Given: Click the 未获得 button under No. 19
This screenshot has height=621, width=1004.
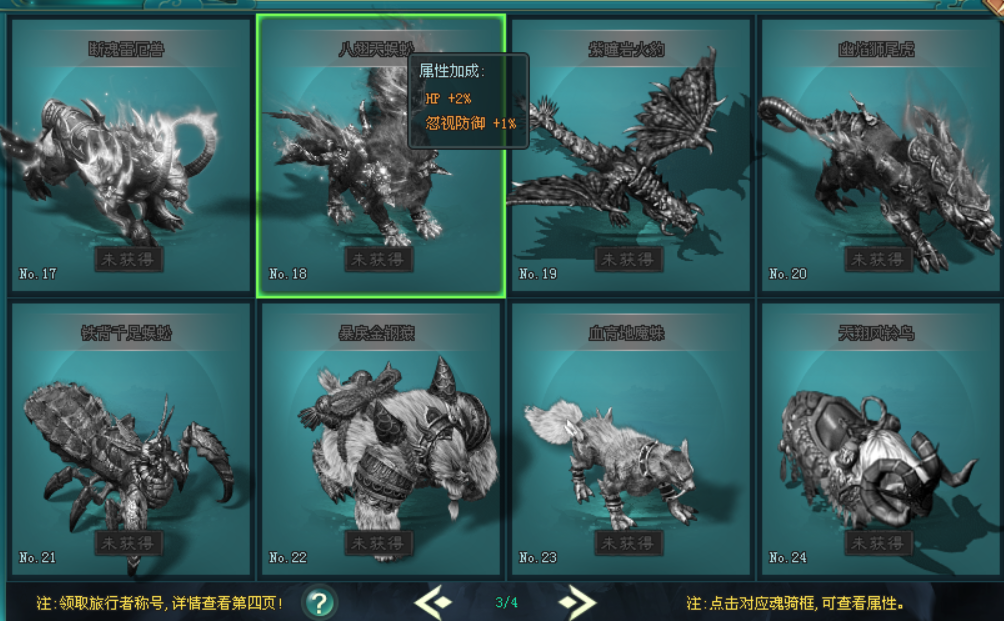Looking at the screenshot, I should pos(629,259).
